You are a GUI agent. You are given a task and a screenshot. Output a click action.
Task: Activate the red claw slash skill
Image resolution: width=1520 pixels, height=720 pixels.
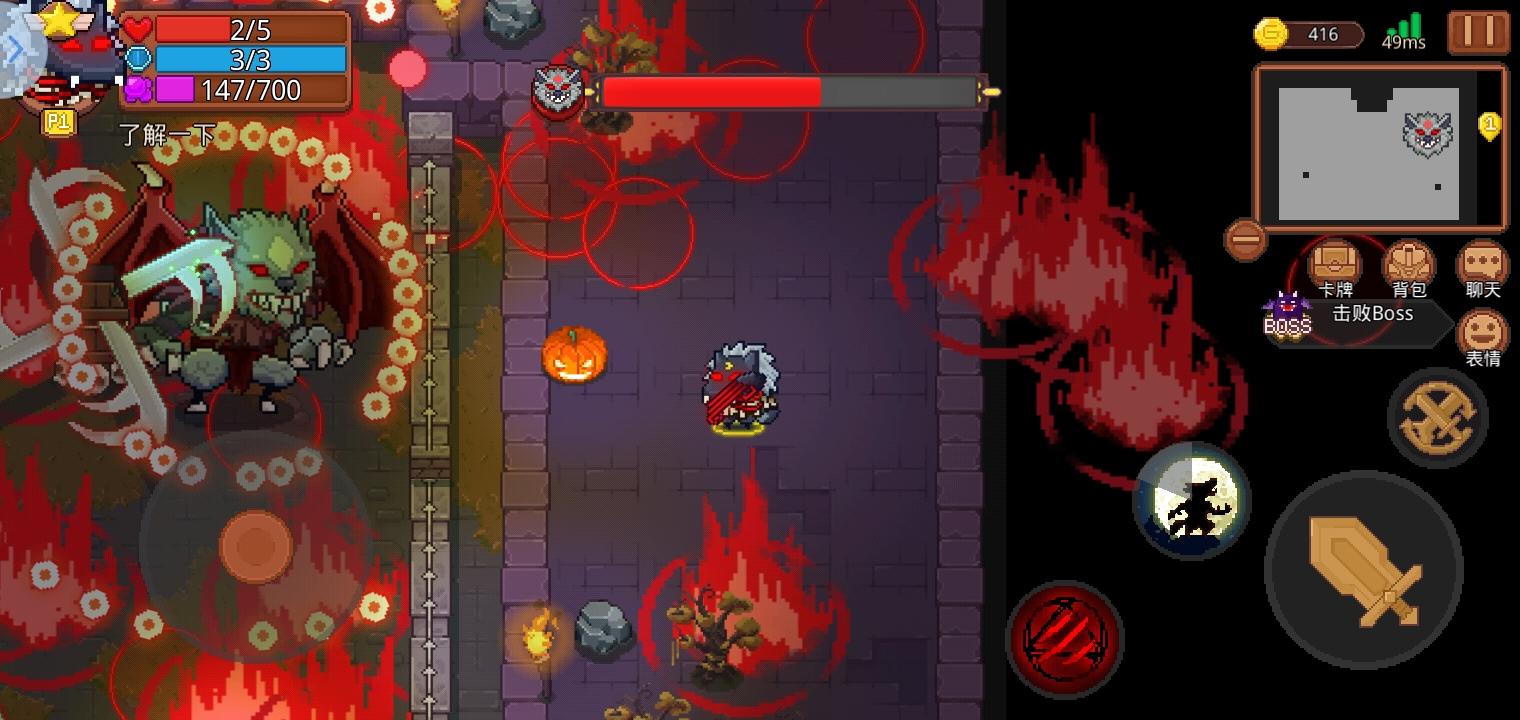coord(1067,638)
